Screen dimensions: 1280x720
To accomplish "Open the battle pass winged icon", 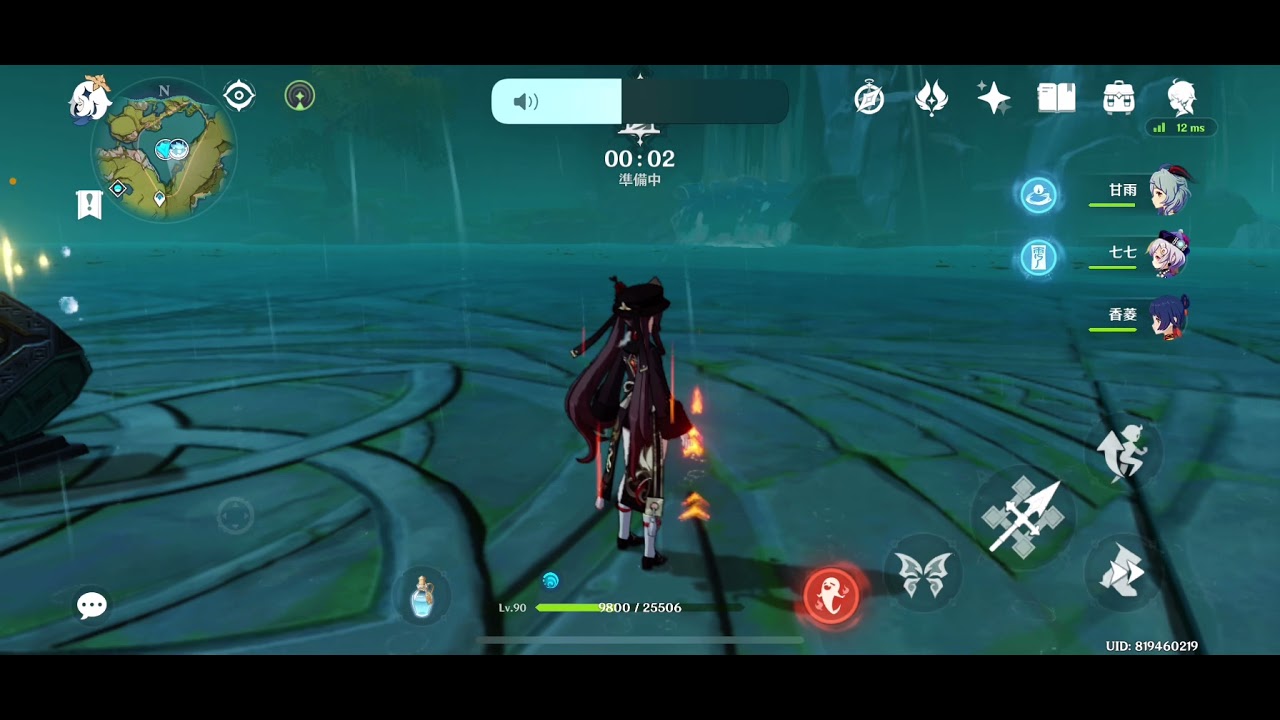I will click(x=931, y=98).
